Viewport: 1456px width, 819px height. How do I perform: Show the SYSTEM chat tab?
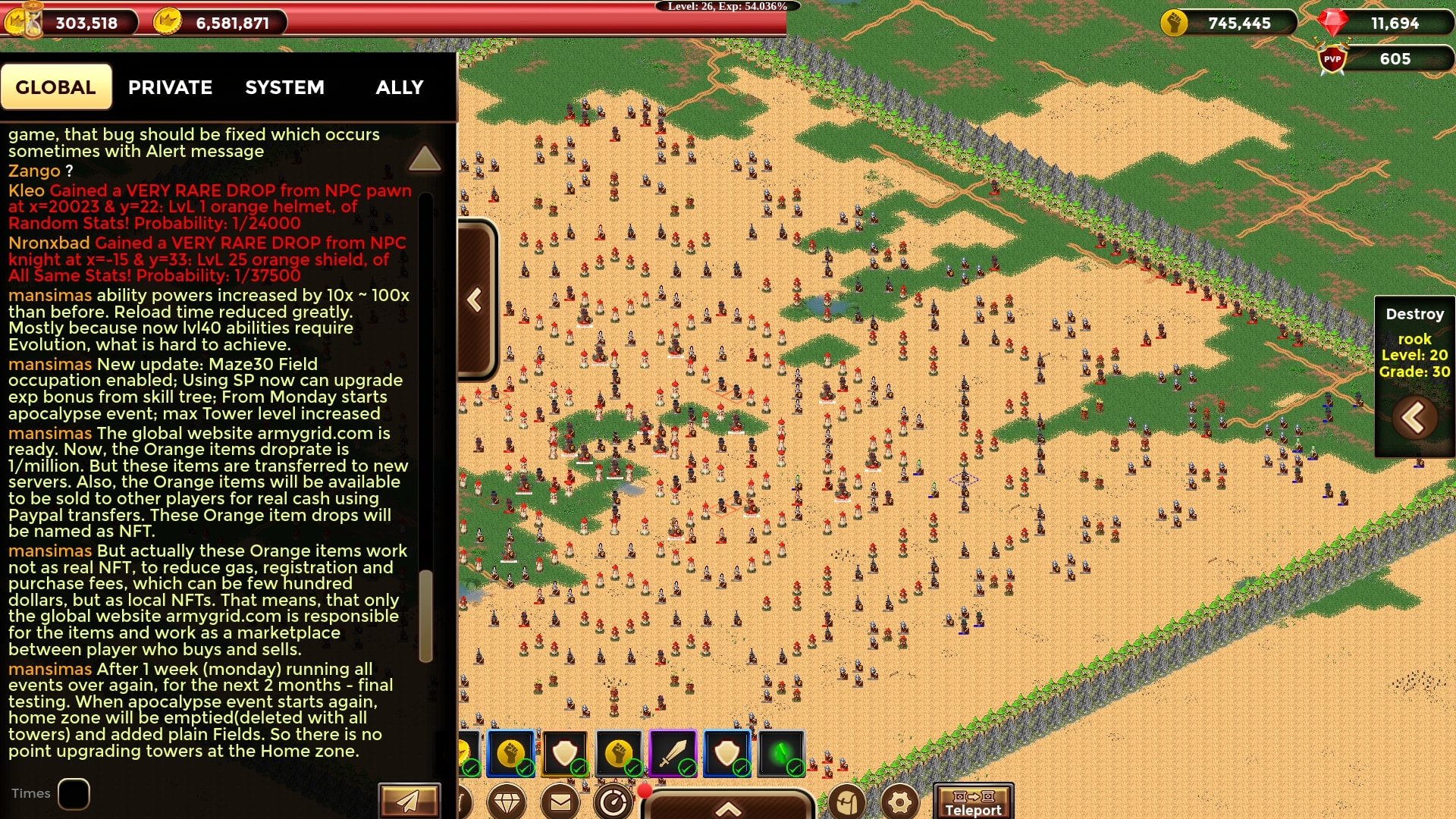click(x=284, y=87)
